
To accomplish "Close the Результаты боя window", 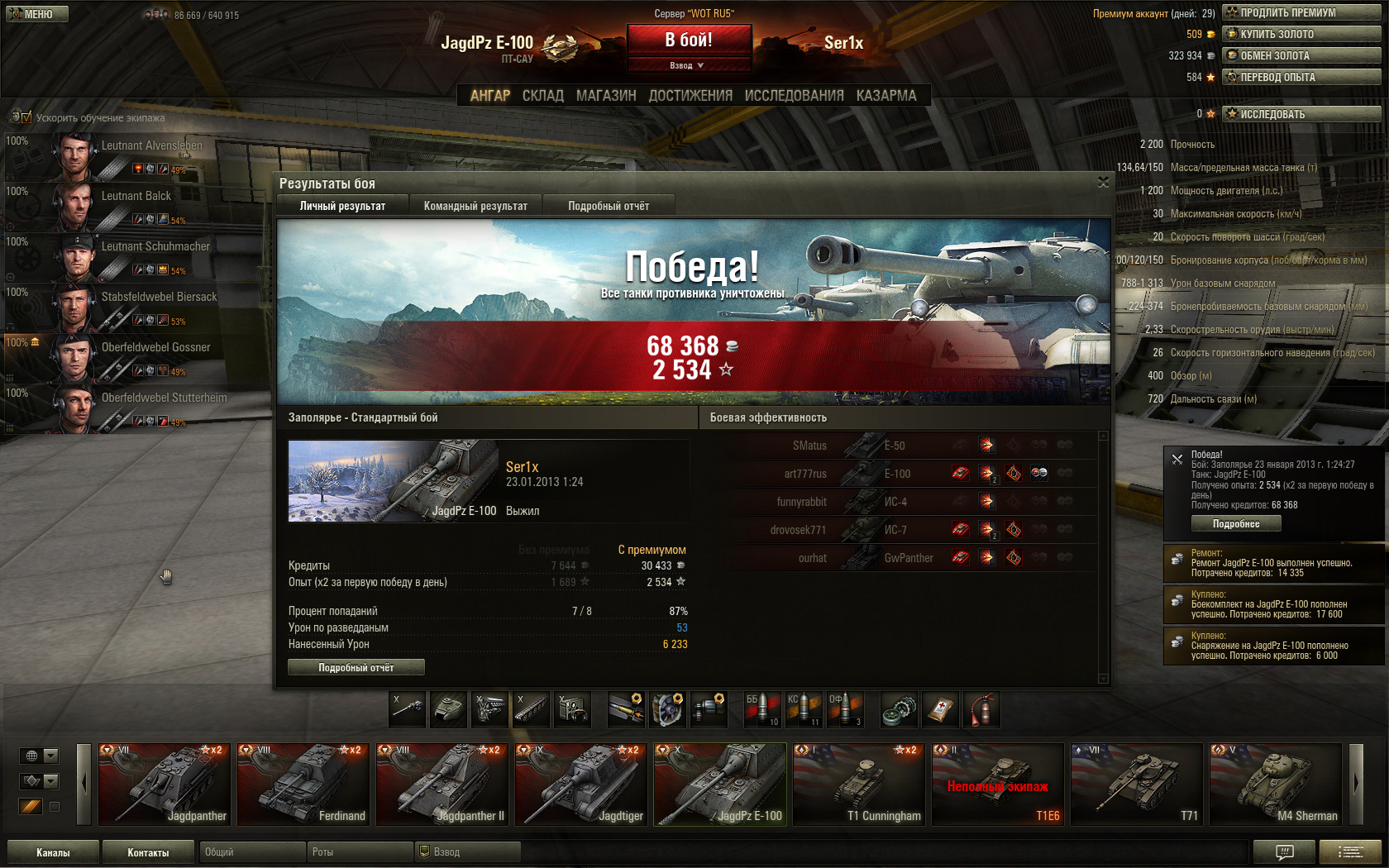I will coord(1103,183).
